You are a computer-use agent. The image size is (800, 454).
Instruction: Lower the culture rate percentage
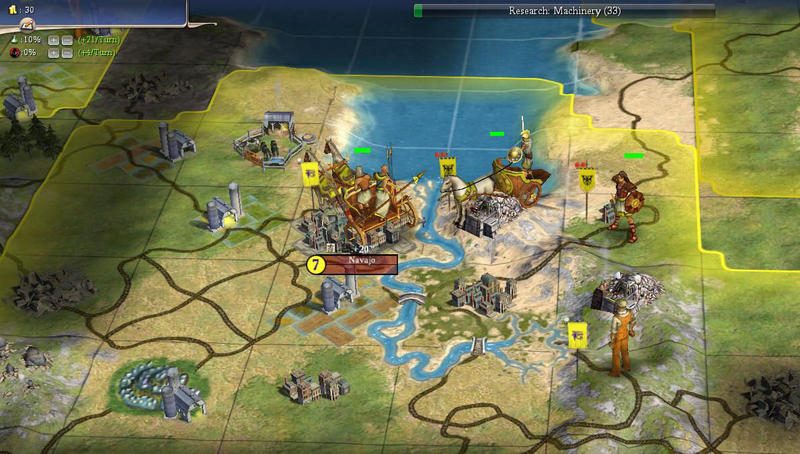[x=66, y=52]
